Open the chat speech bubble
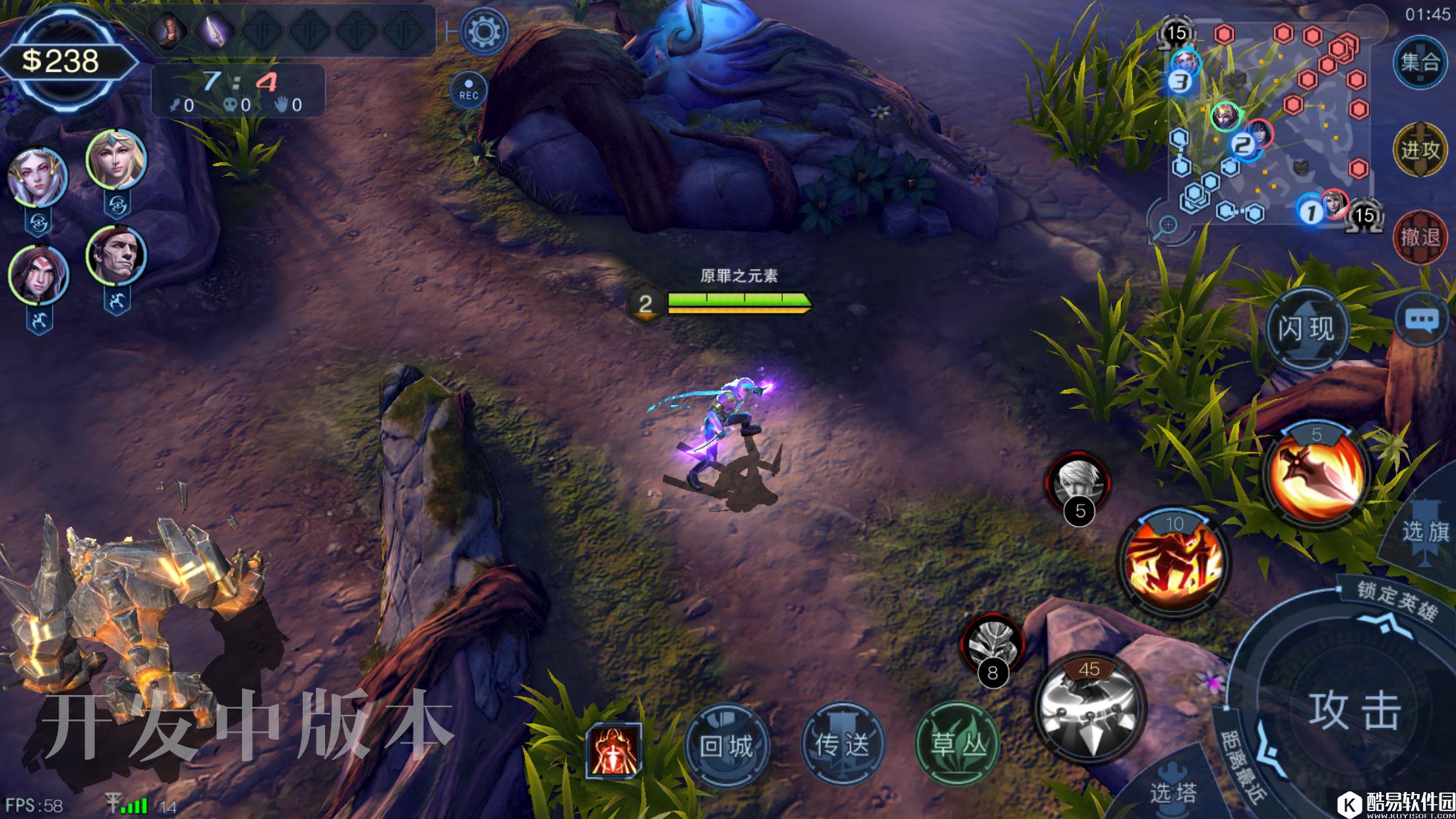Image resolution: width=1456 pixels, height=819 pixels. coord(1422,320)
